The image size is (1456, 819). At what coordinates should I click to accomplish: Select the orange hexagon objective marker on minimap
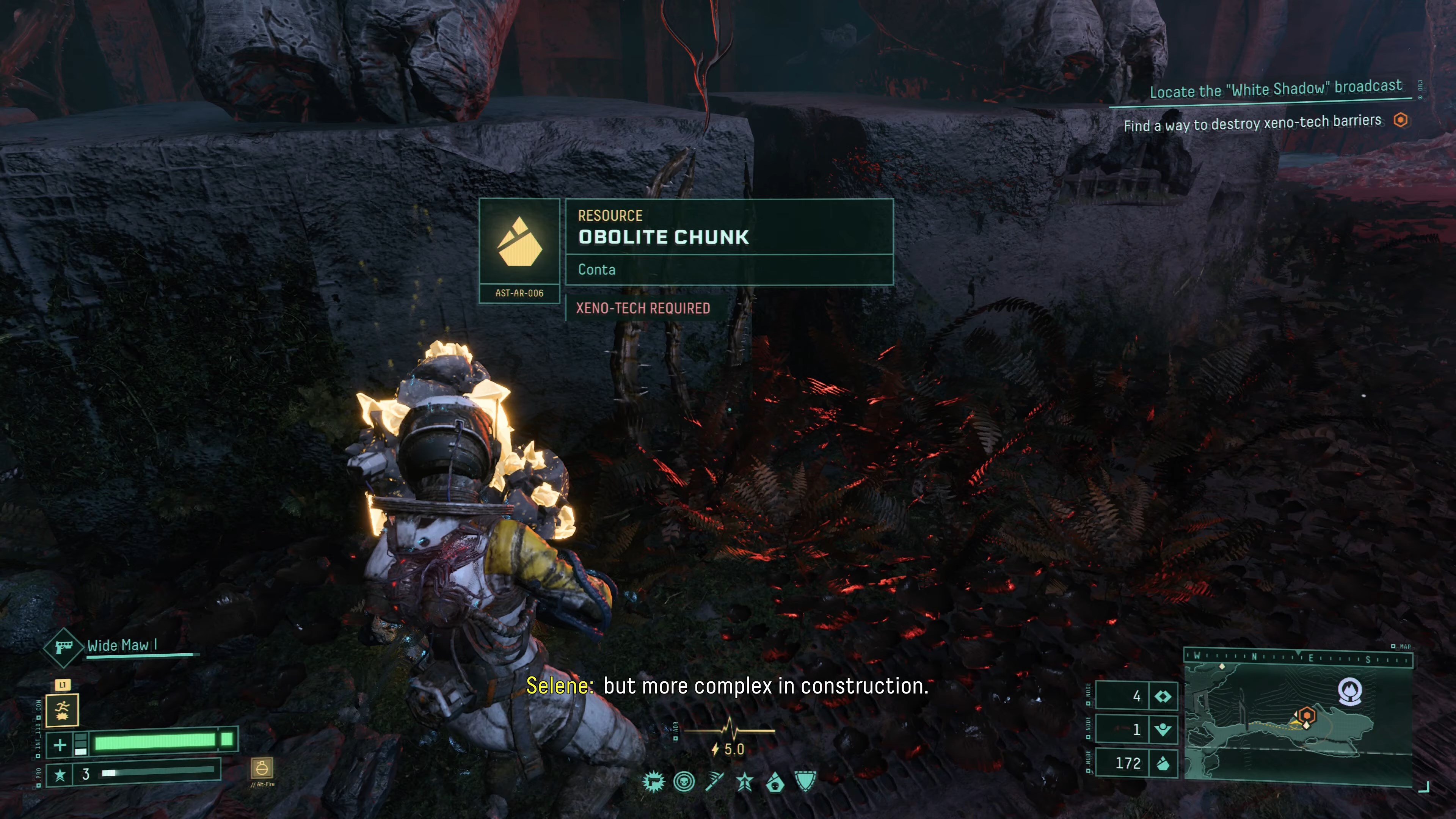point(1306,715)
